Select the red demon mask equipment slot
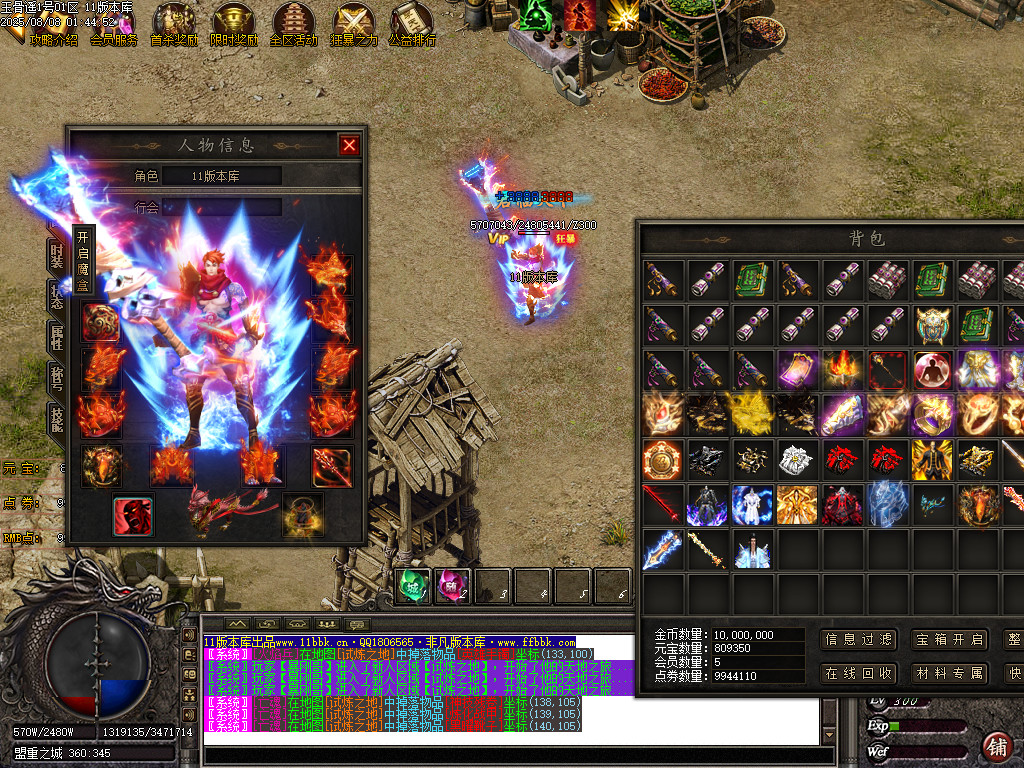Viewport: 1024px width, 768px height. pos(132,514)
